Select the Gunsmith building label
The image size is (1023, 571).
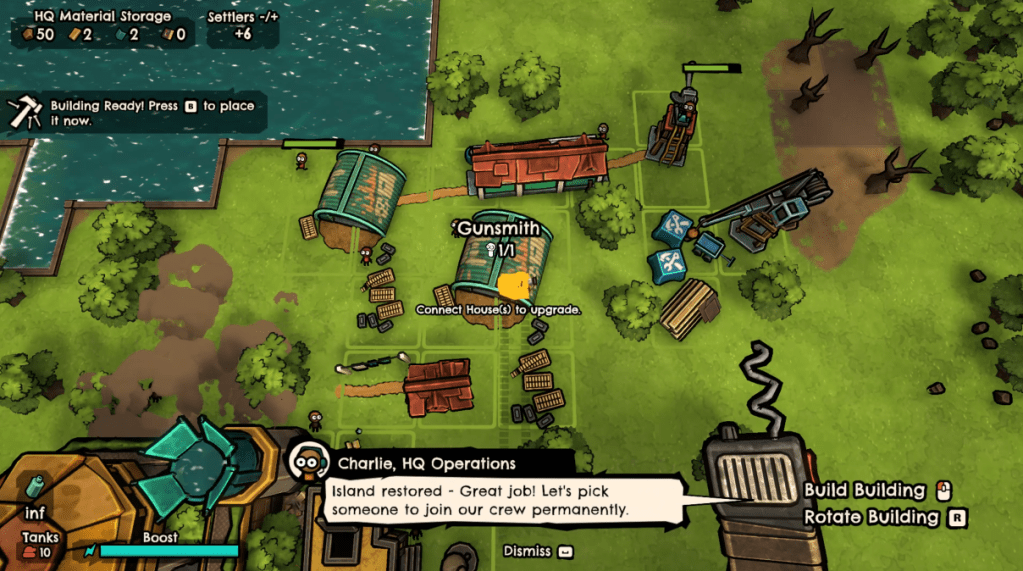click(x=498, y=229)
